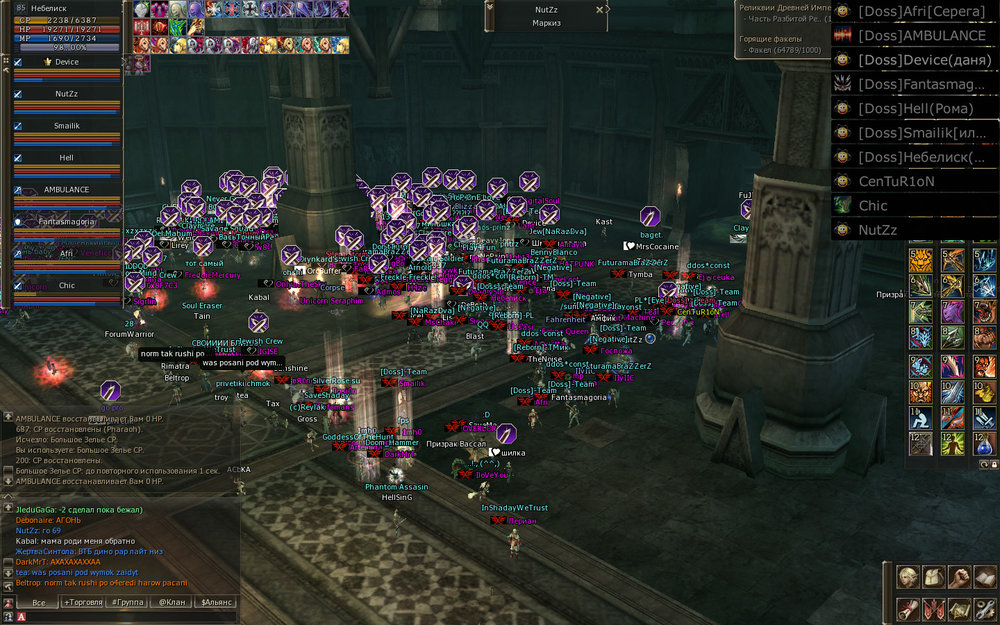1000x625 pixels.
Task: Select party member Device in party list
Action: [x=67, y=62]
